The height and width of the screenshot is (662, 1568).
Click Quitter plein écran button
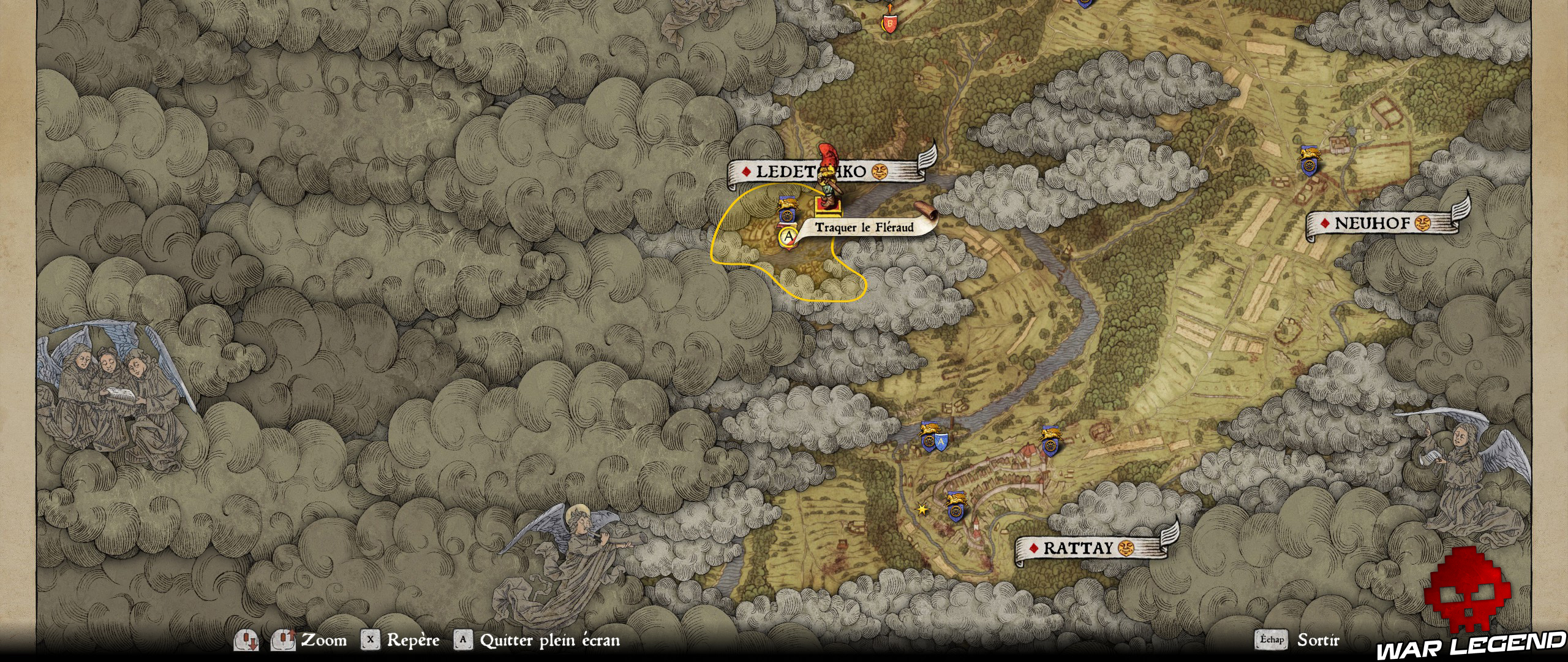click(545, 641)
